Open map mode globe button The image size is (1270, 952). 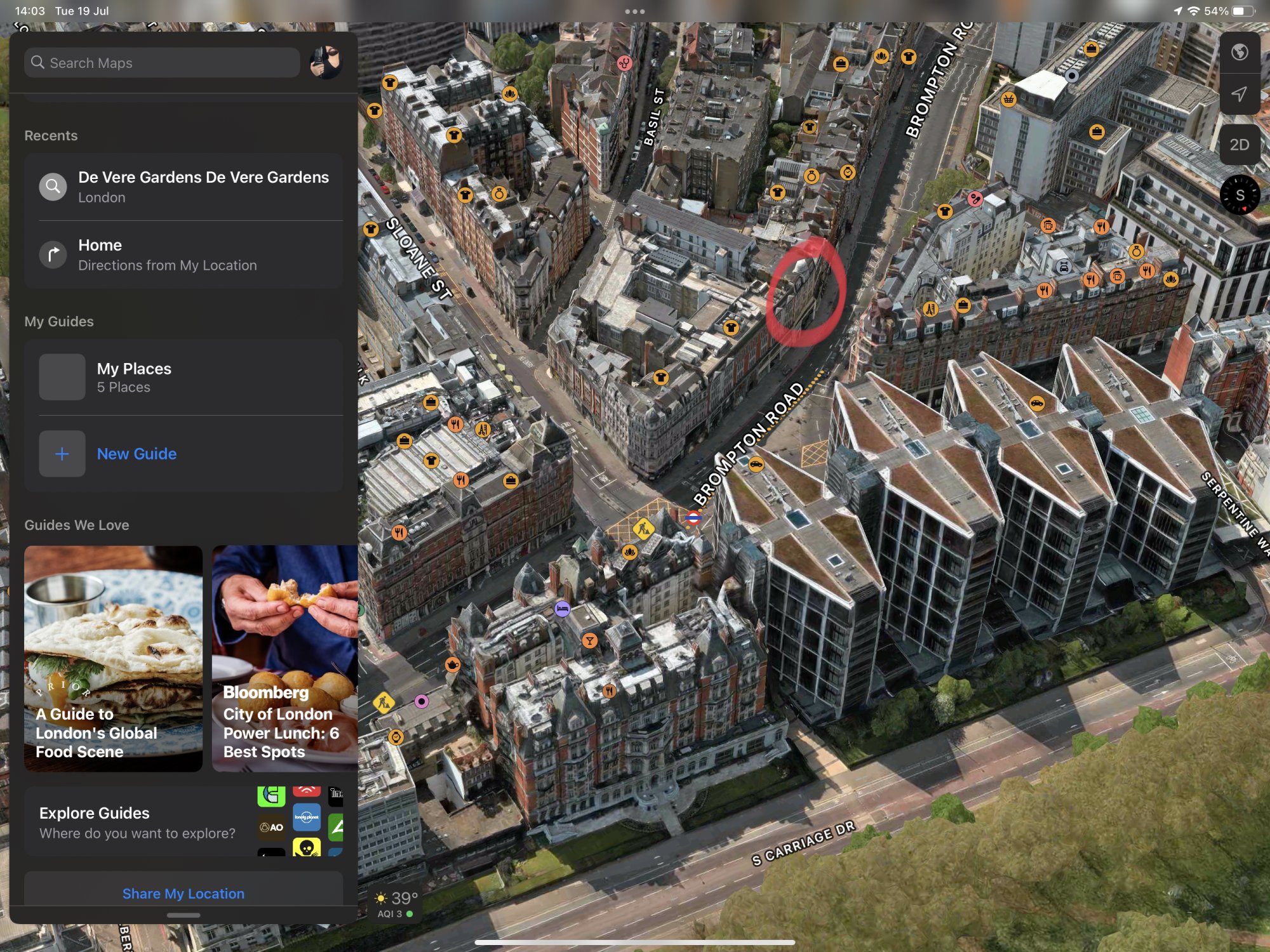click(x=1239, y=52)
